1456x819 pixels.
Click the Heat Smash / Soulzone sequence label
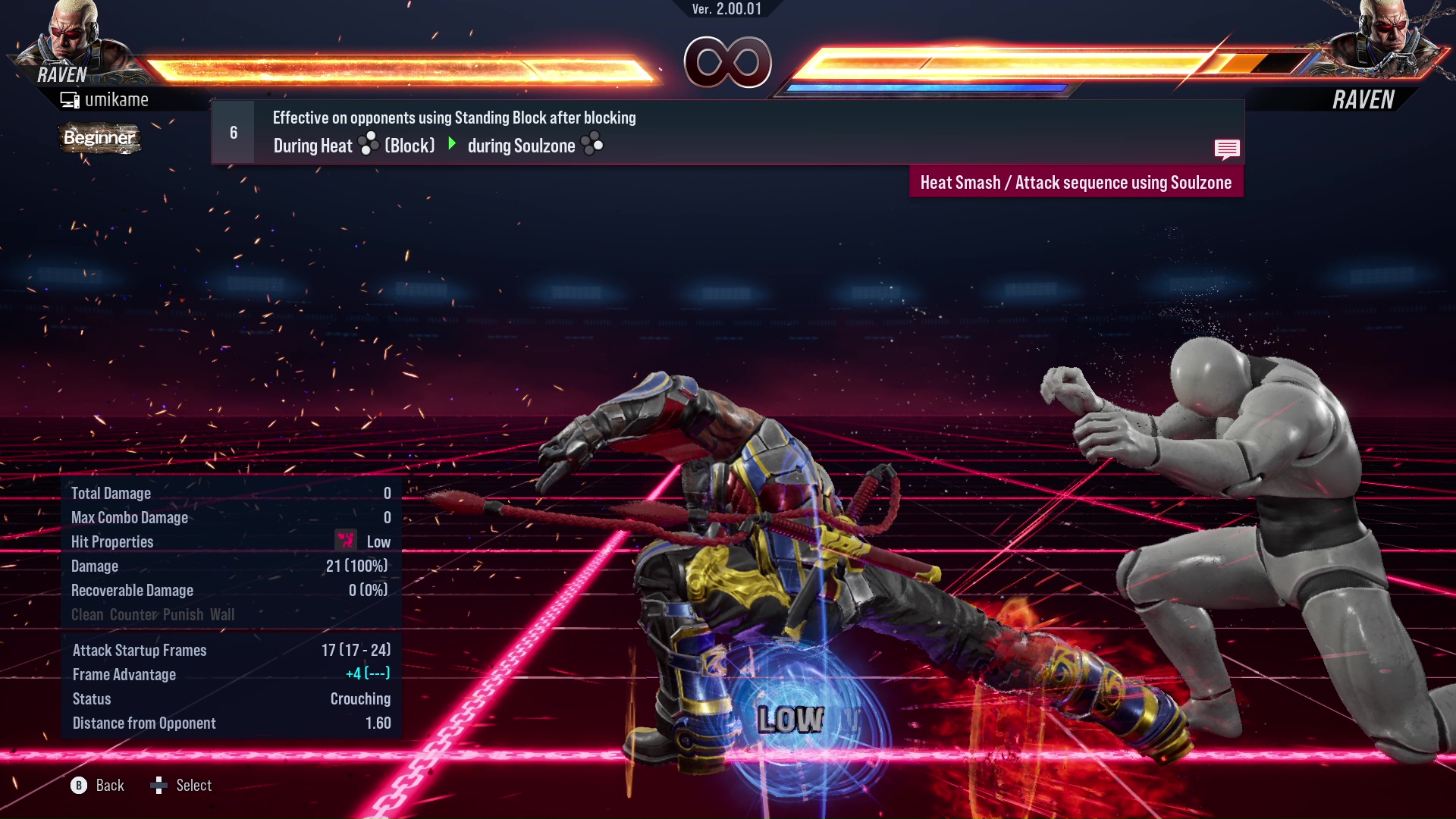click(1075, 183)
